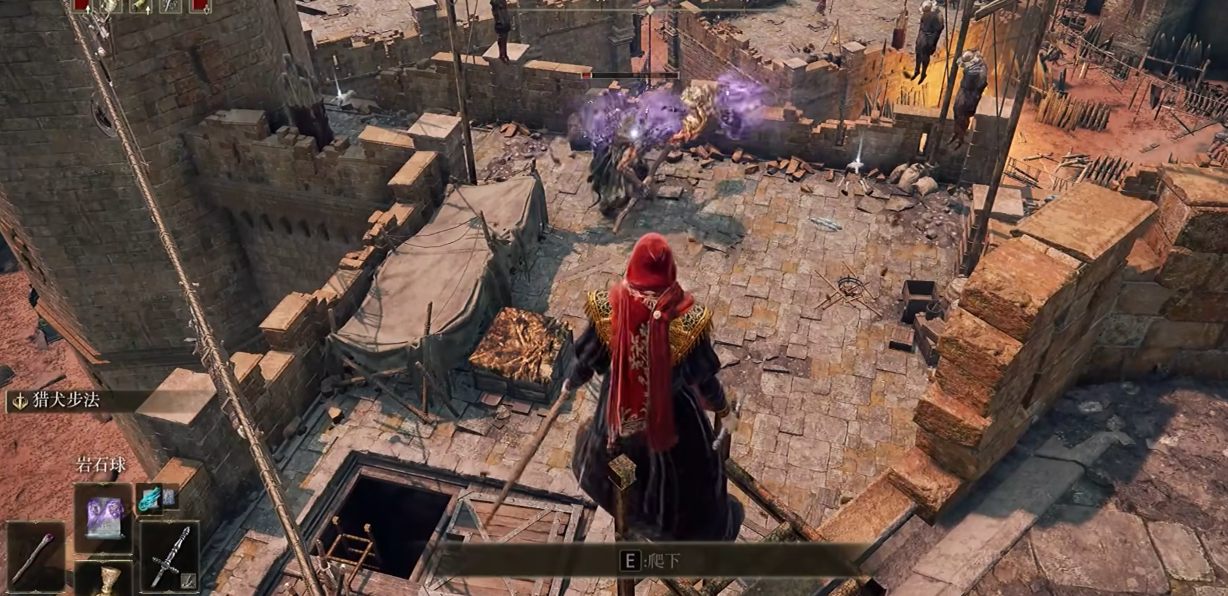Select the sword in the right-hand weapon slot

click(x=168, y=557)
